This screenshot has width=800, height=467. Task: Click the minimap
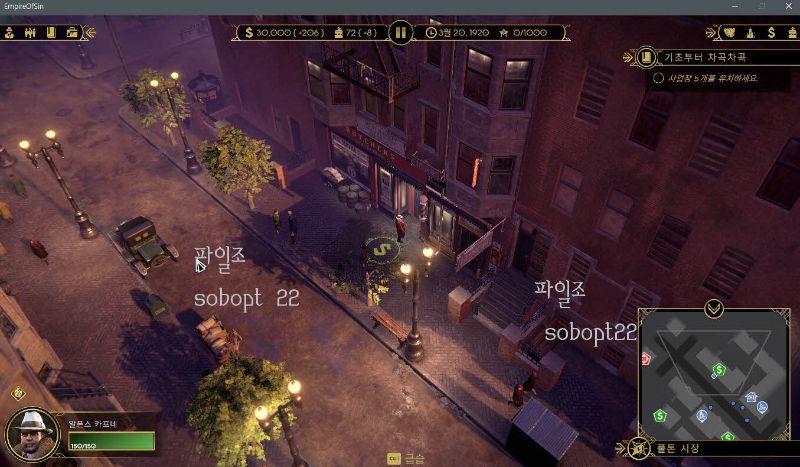(x=714, y=378)
